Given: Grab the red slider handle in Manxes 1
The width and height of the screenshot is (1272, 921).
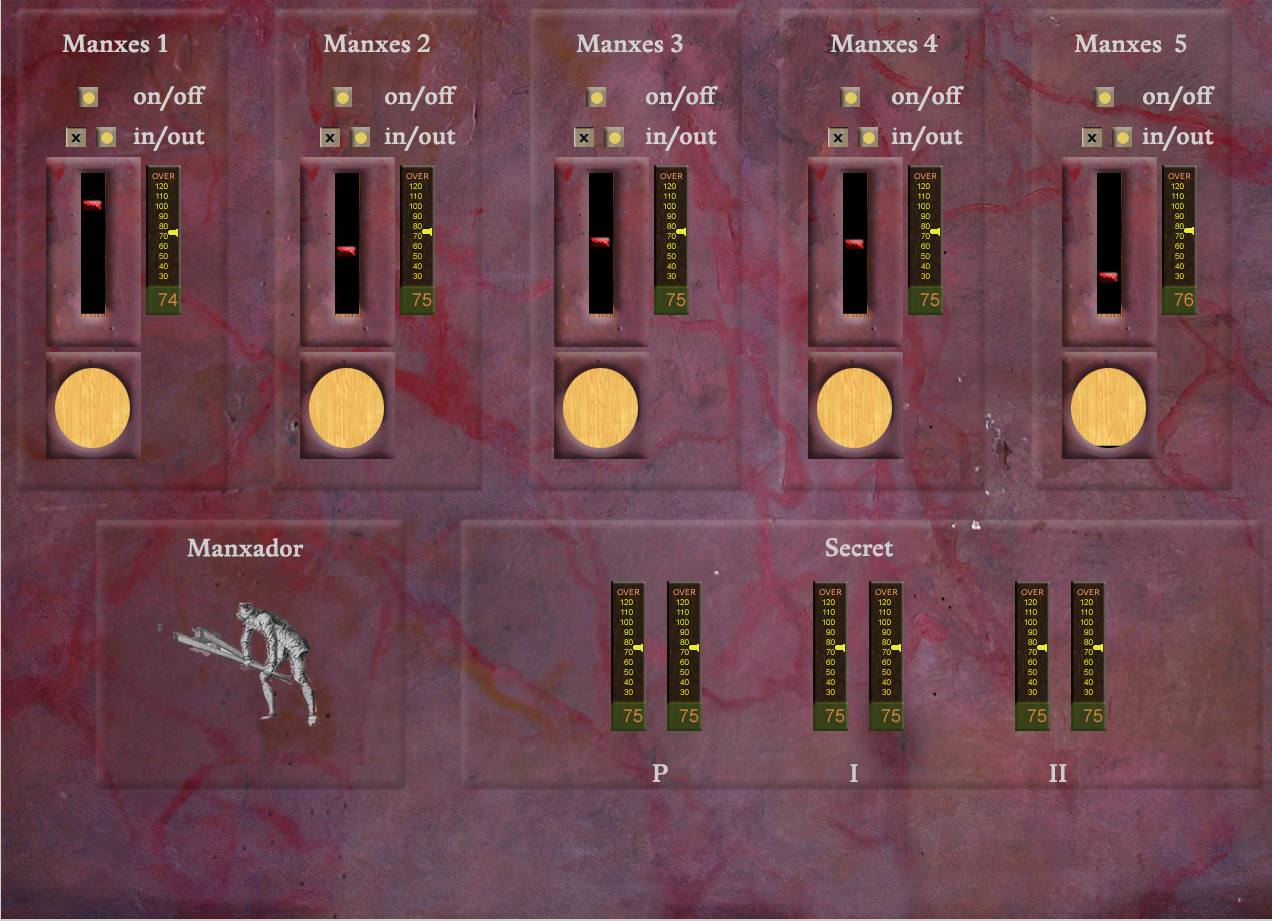Looking at the screenshot, I should coord(93,204).
